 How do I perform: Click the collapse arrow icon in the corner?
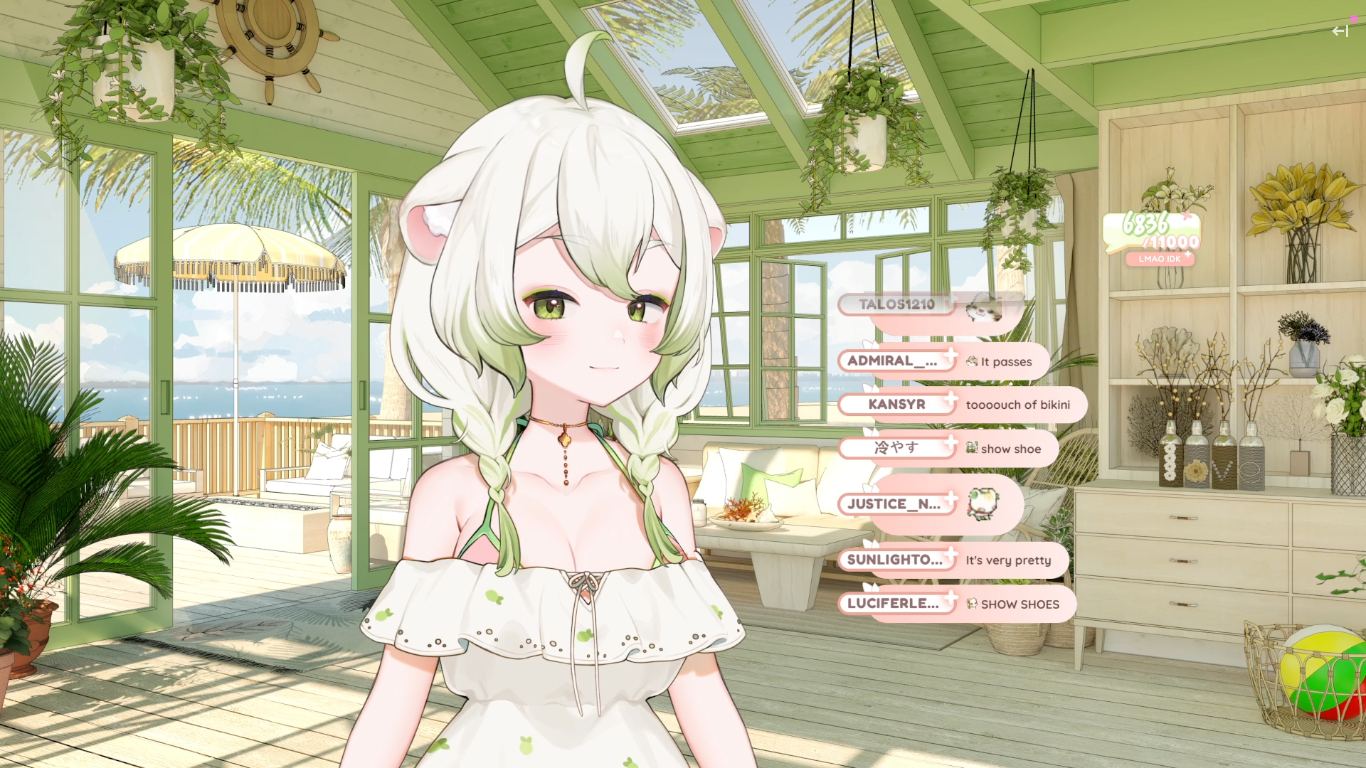coord(1340,31)
